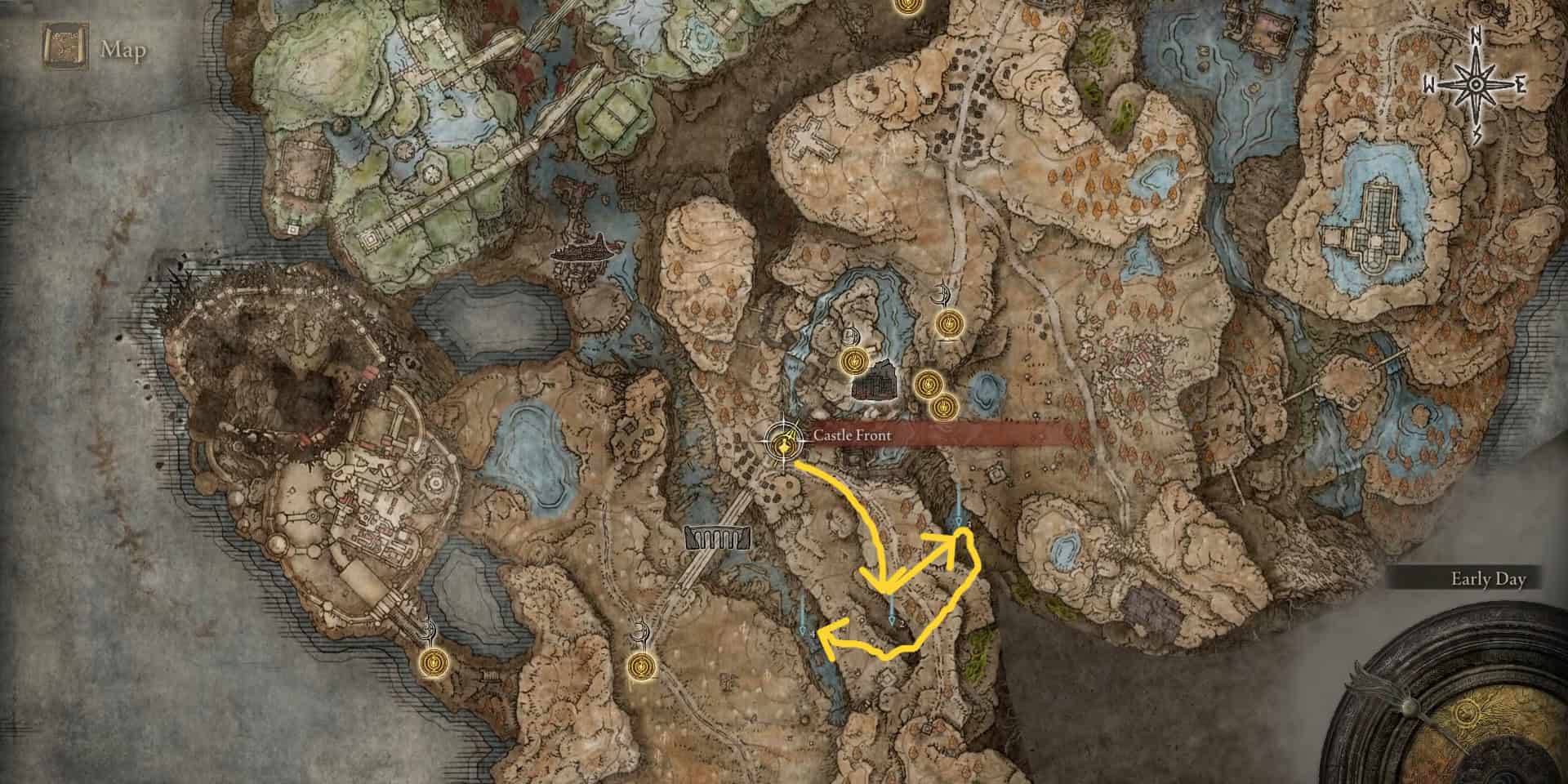This screenshot has width=1568, height=784.
Task: Select the lower grace just above the Castle Front banner
Action: (944, 407)
